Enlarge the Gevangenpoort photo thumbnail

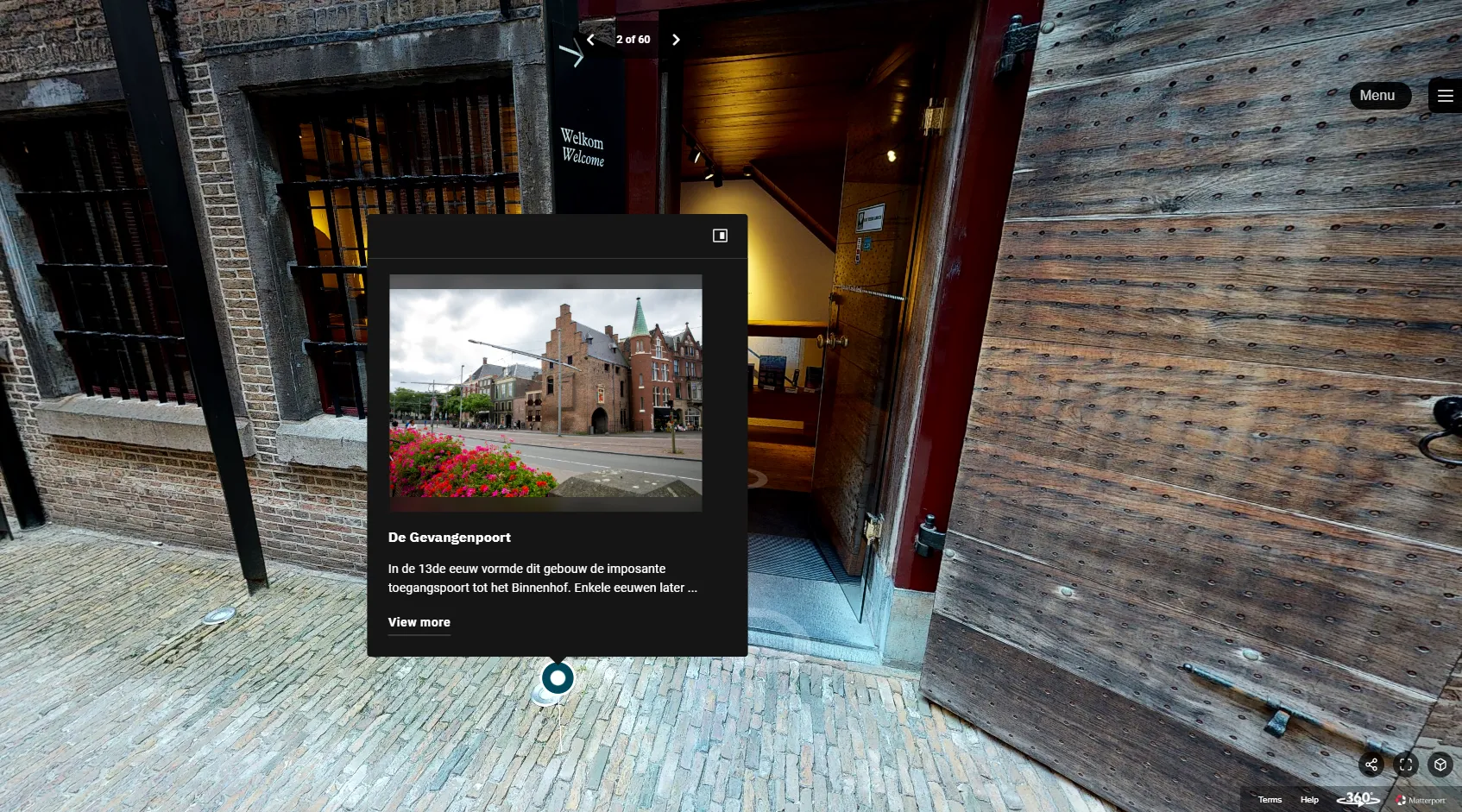[x=545, y=393]
